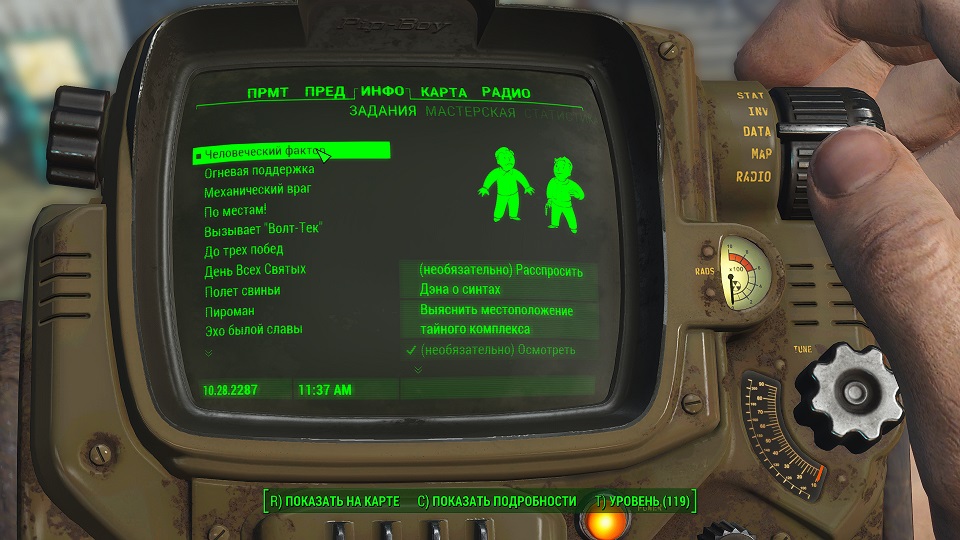Open the РАДИО tab
The height and width of the screenshot is (540, 960).
505,93
